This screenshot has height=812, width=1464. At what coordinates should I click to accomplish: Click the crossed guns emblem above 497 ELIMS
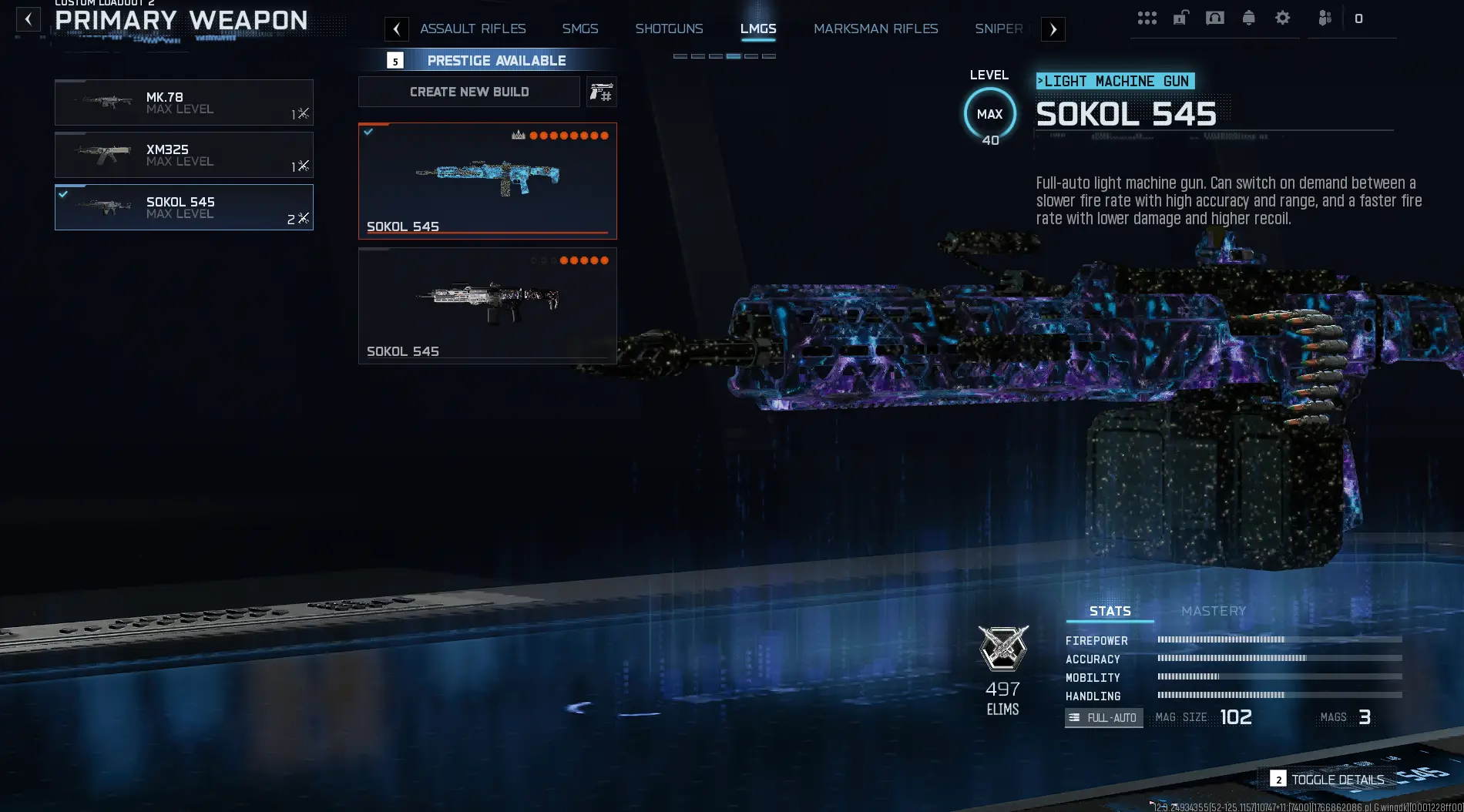[1002, 648]
